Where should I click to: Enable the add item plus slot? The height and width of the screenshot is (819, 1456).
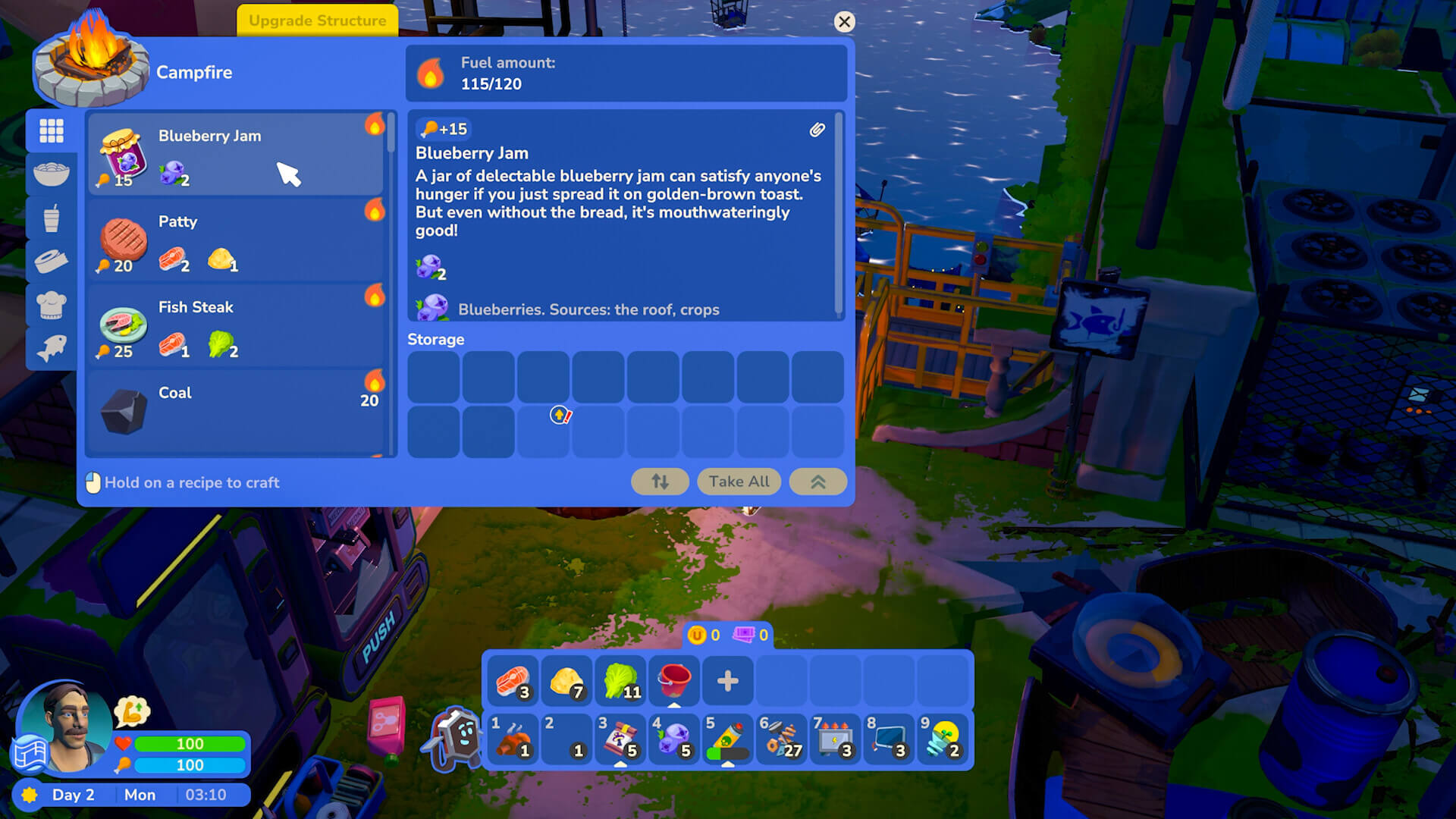[x=727, y=681]
